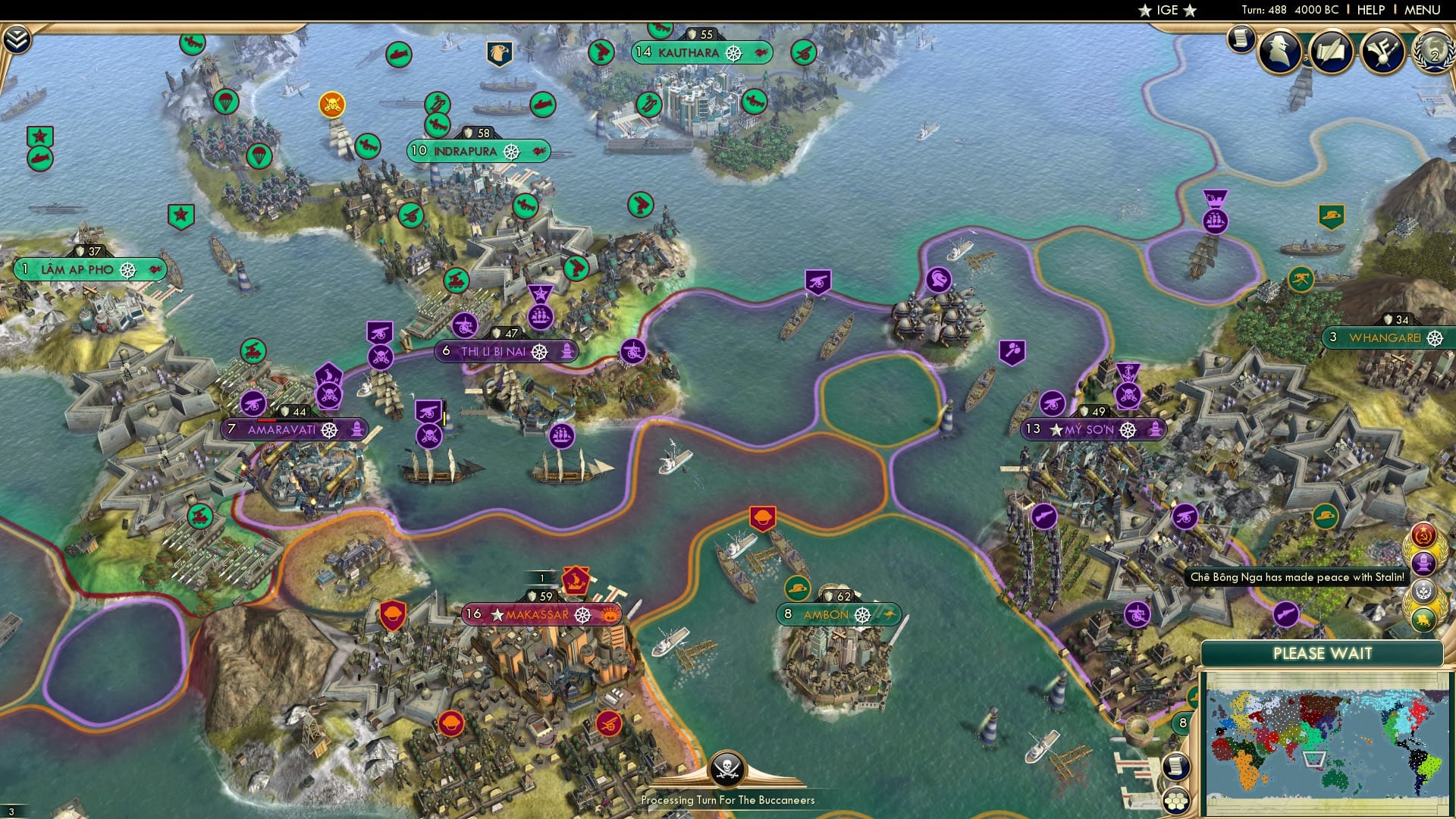Click the green lion notification emblem
Image resolution: width=1456 pixels, height=819 pixels.
[x=1423, y=618]
